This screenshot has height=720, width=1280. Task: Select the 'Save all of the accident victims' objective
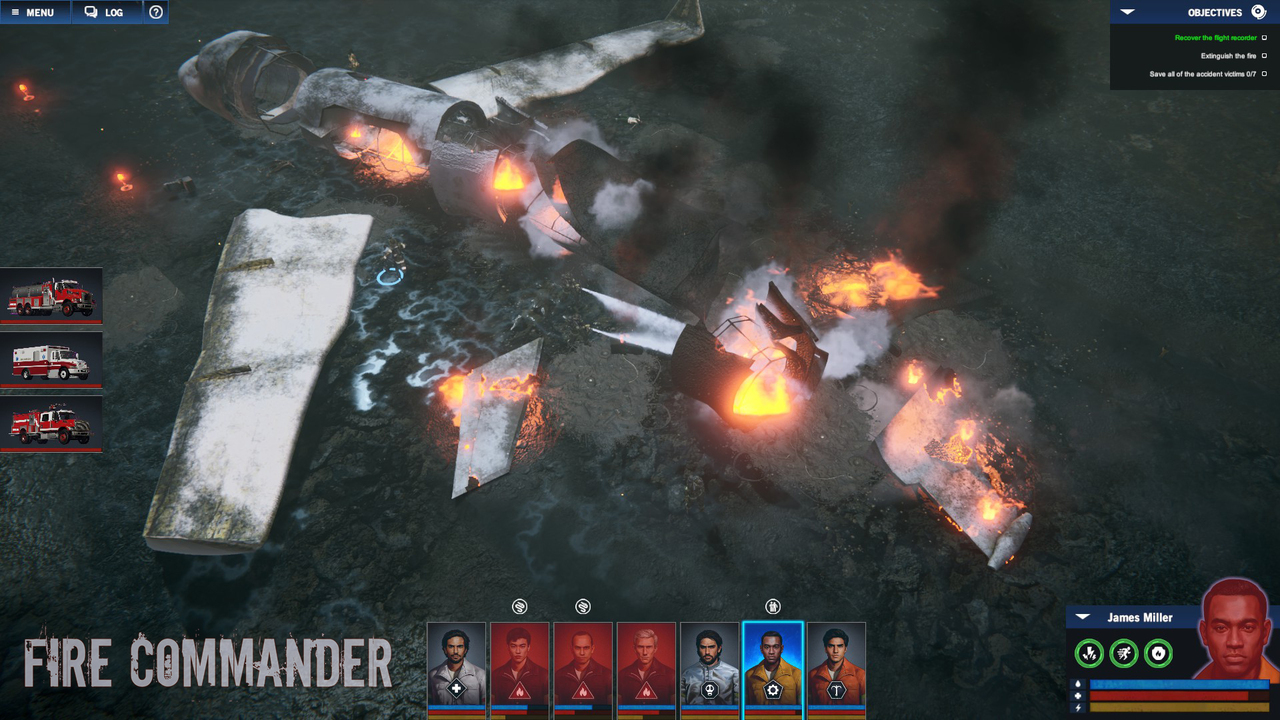pos(1202,74)
